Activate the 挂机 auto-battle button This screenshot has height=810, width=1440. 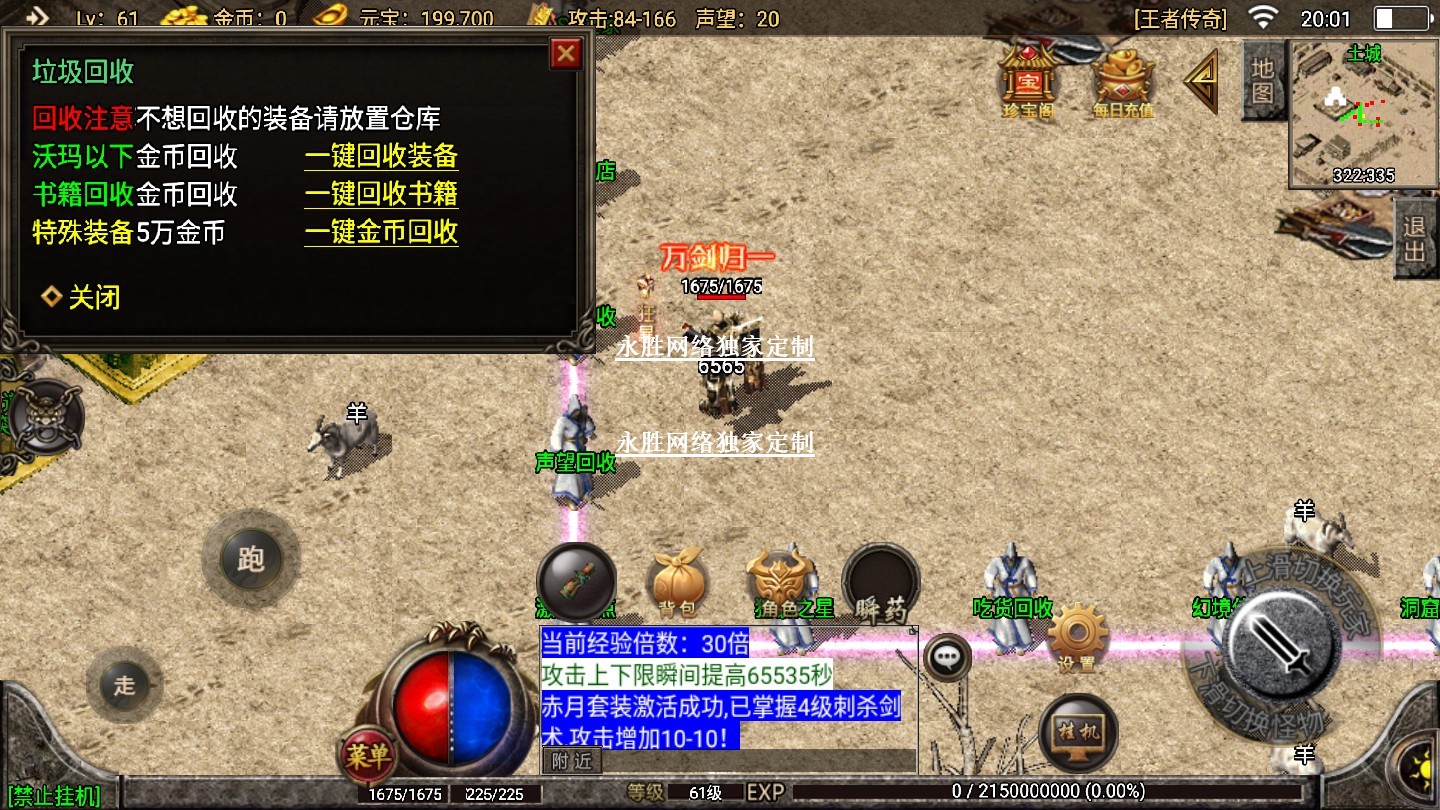[x=1078, y=730]
